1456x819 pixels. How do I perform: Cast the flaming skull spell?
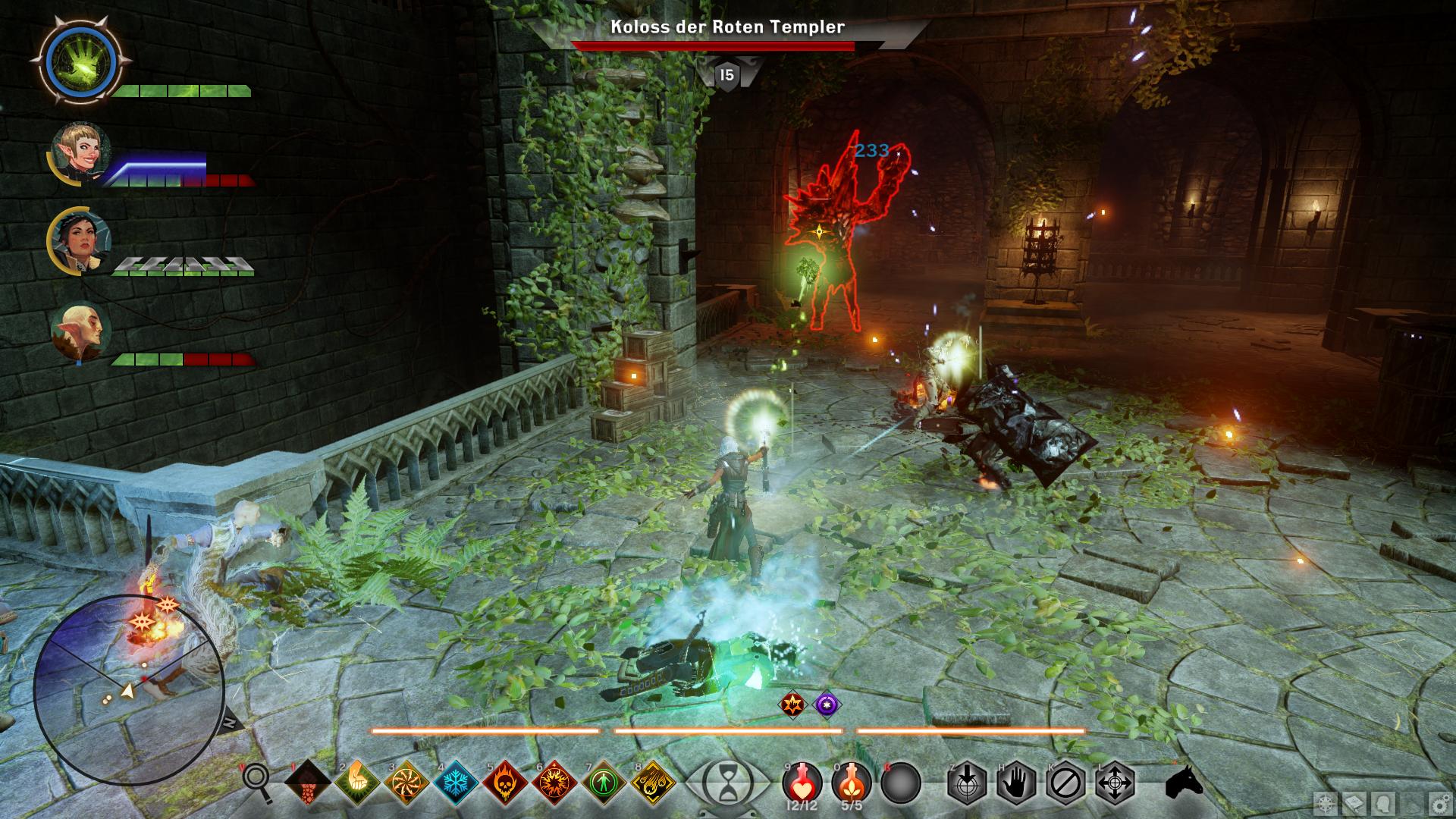click(x=506, y=781)
